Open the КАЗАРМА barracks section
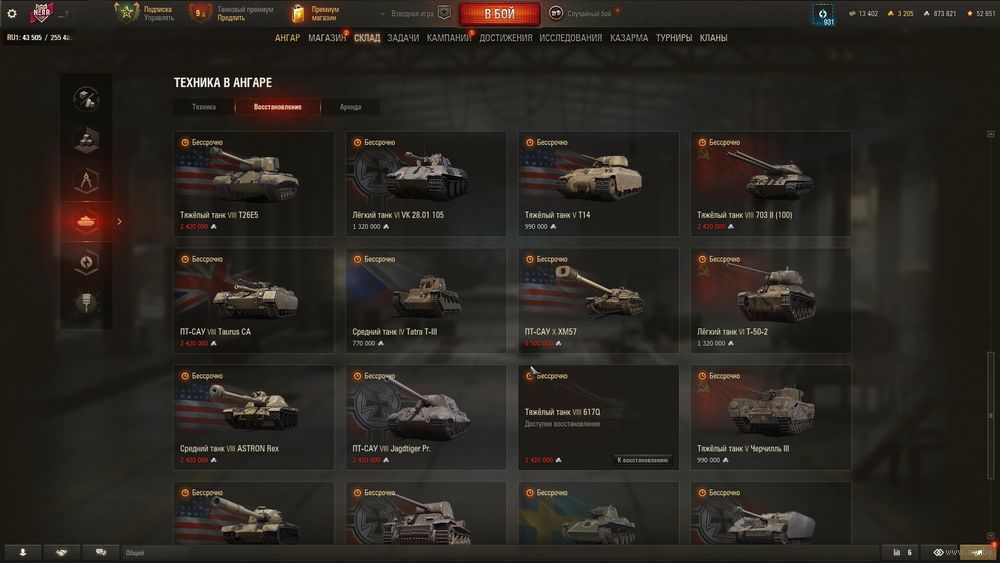Viewport: 1000px width, 563px height. (629, 38)
